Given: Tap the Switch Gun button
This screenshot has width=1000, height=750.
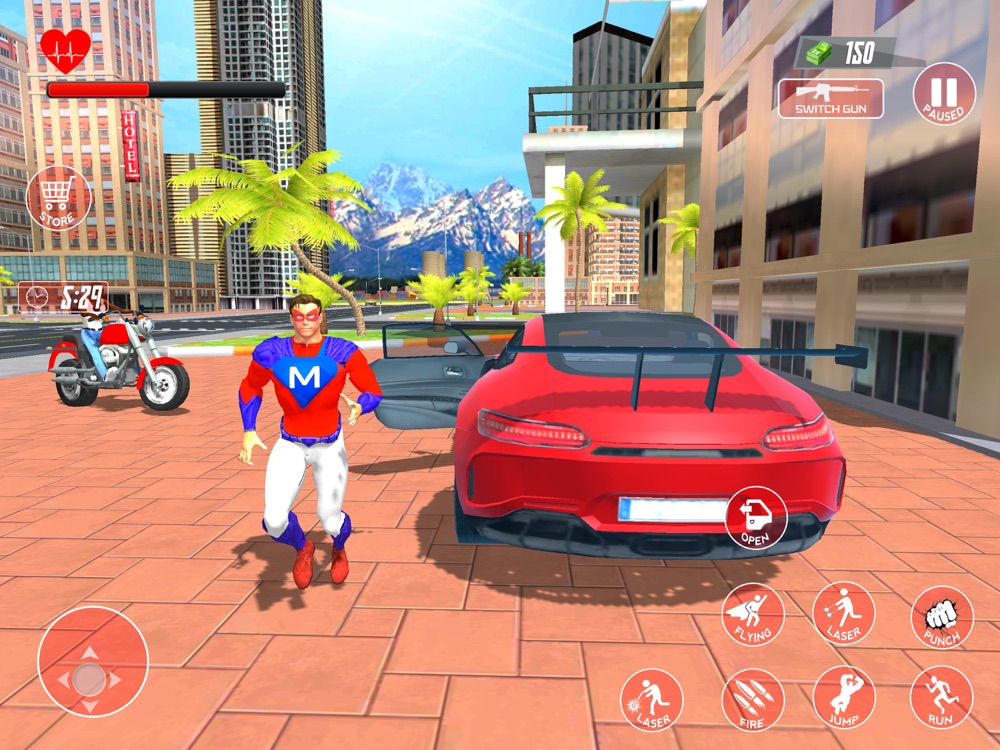Looking at the screenshot, I should [x=830, y=99].
